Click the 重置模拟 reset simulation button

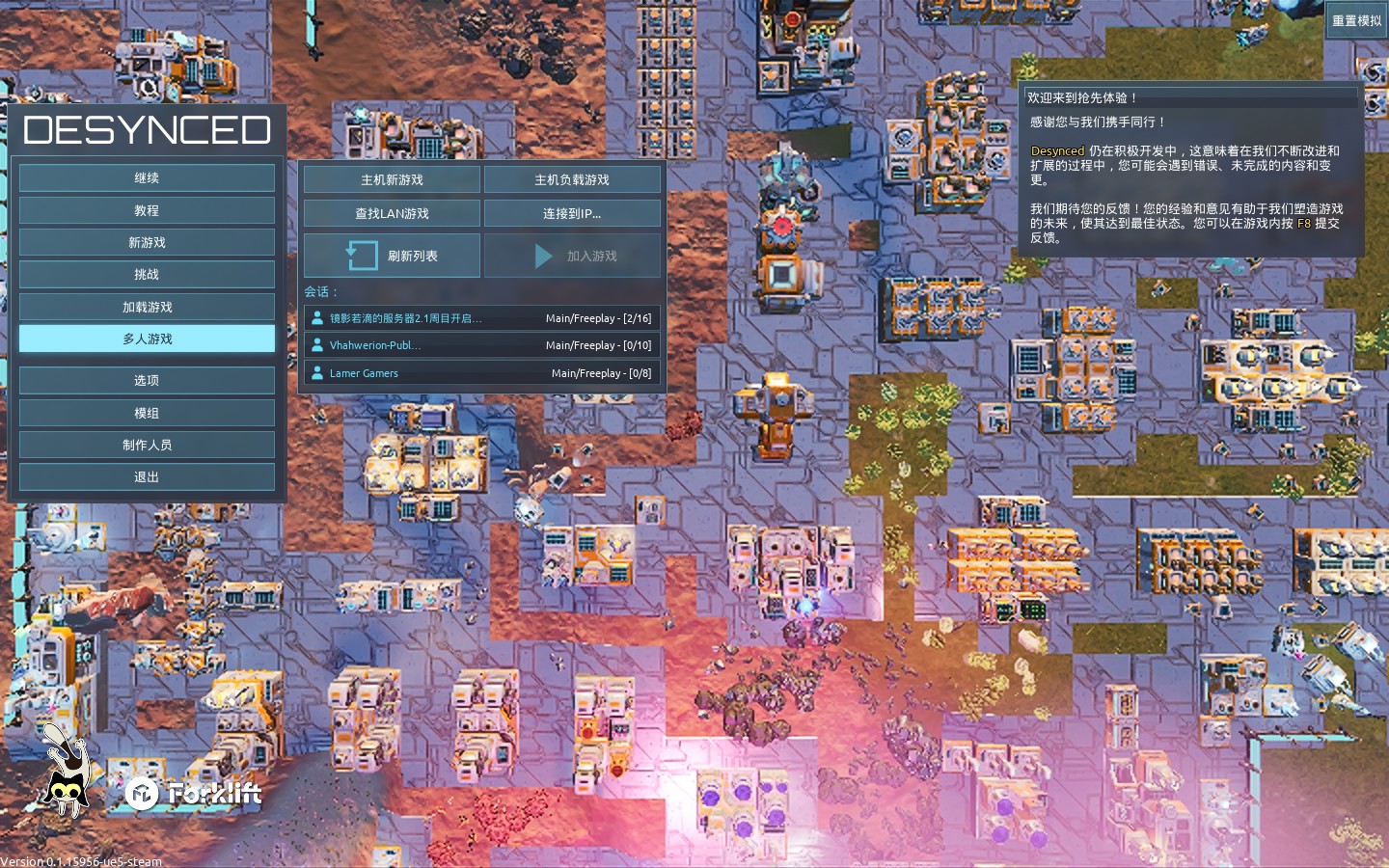[1356, 20]
